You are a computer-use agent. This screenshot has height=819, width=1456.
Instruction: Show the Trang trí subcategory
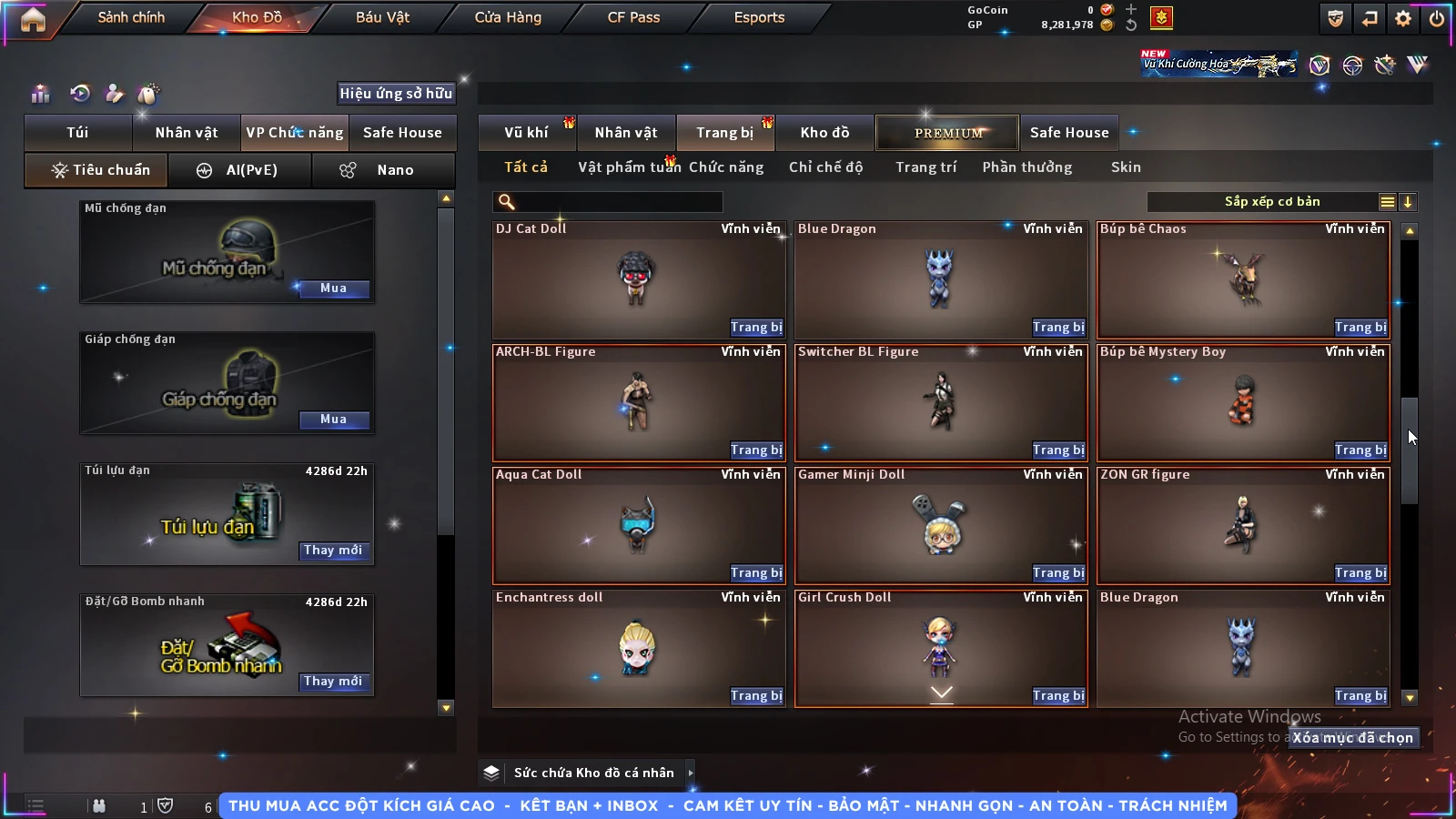tap(925, 167)
